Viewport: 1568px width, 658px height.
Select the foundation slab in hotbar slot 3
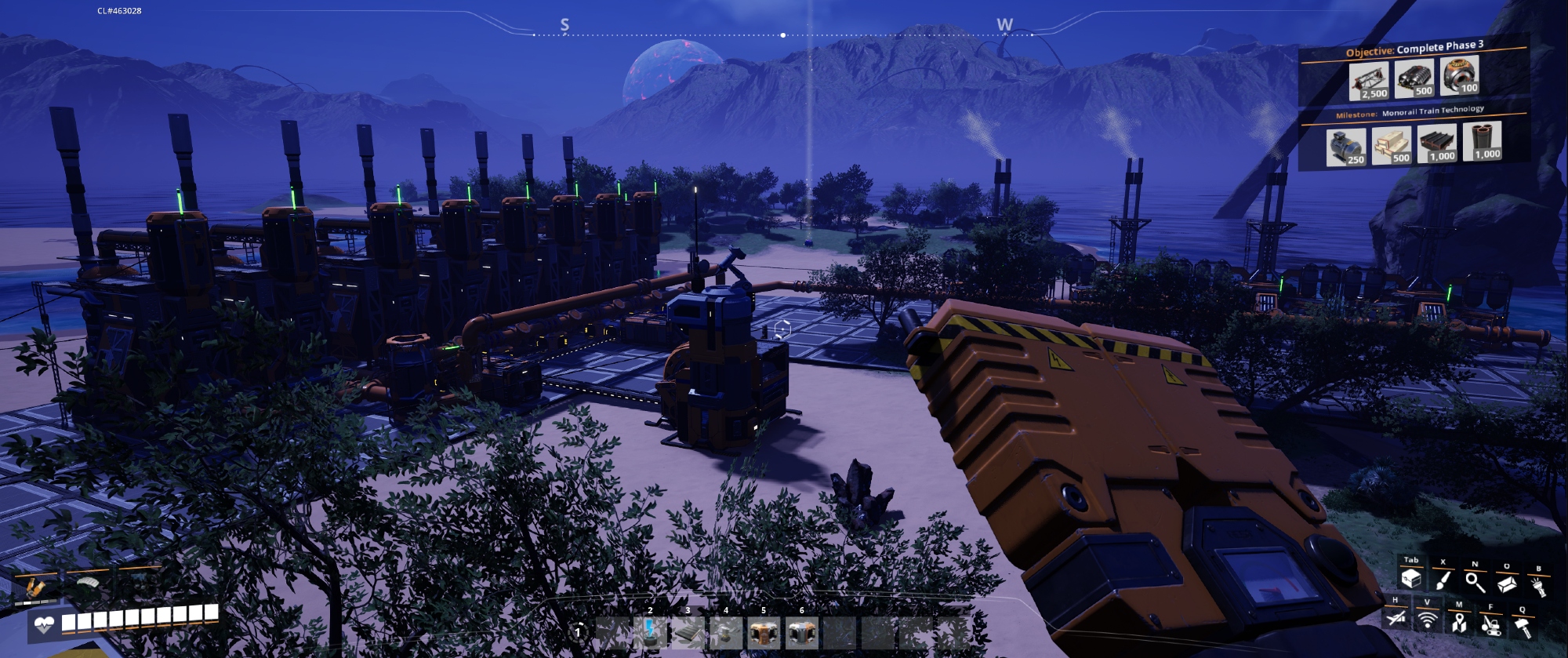tap(688, 631)
